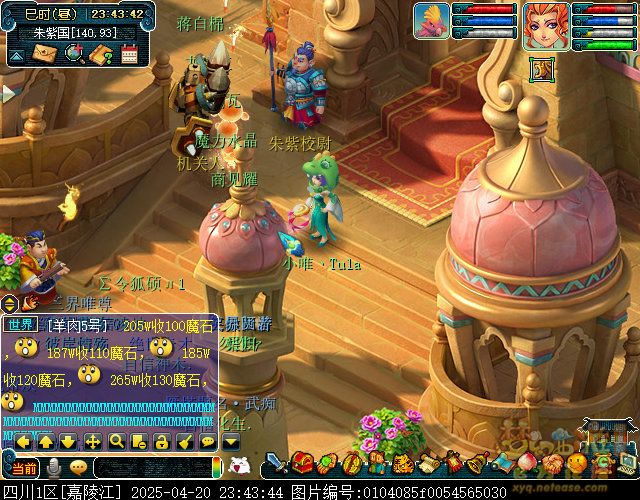640x500 pixels.
Task: Open the world map globe icon
Action: (73, 54)
